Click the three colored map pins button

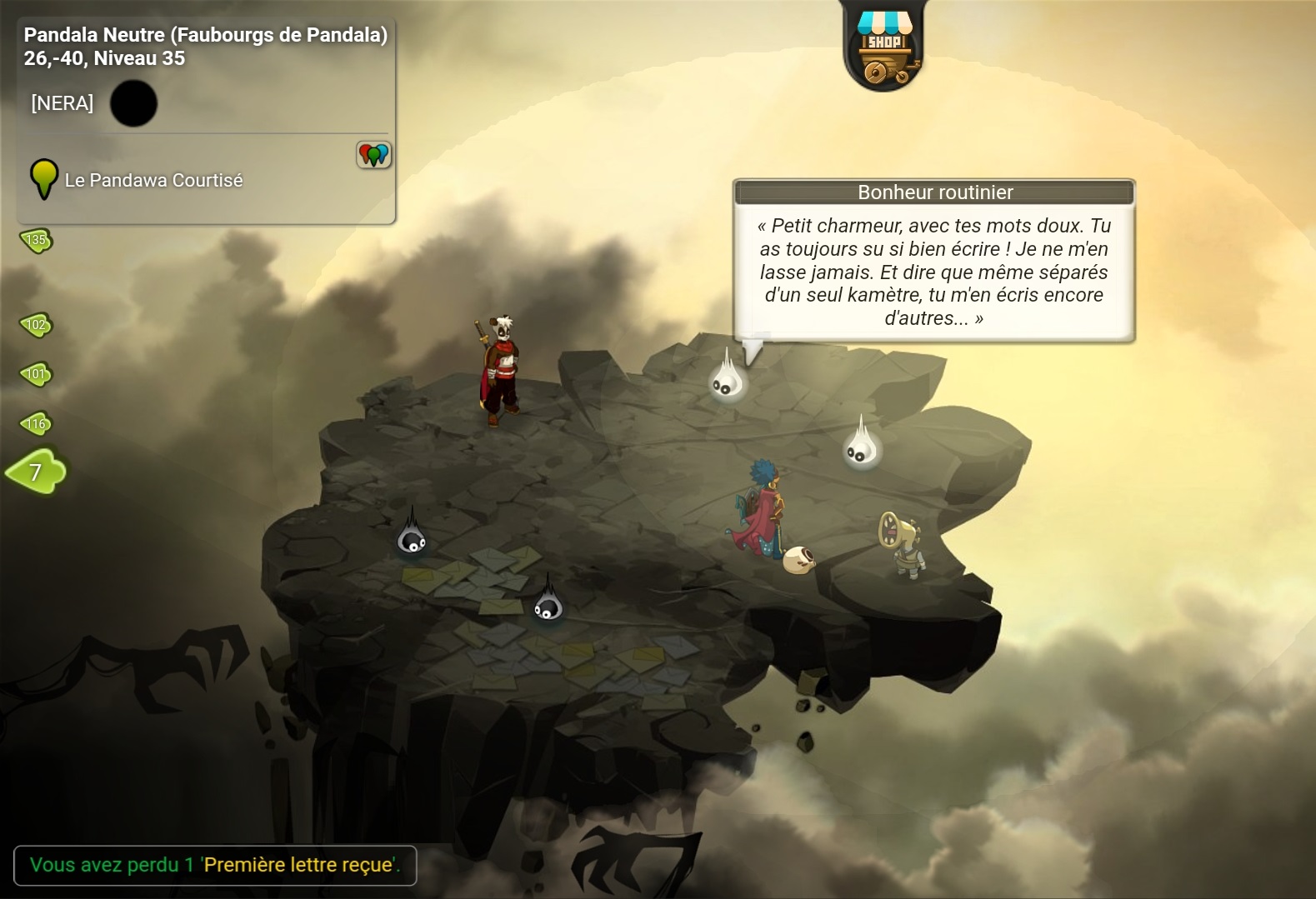pyautogui.click(x=374, y=154)
